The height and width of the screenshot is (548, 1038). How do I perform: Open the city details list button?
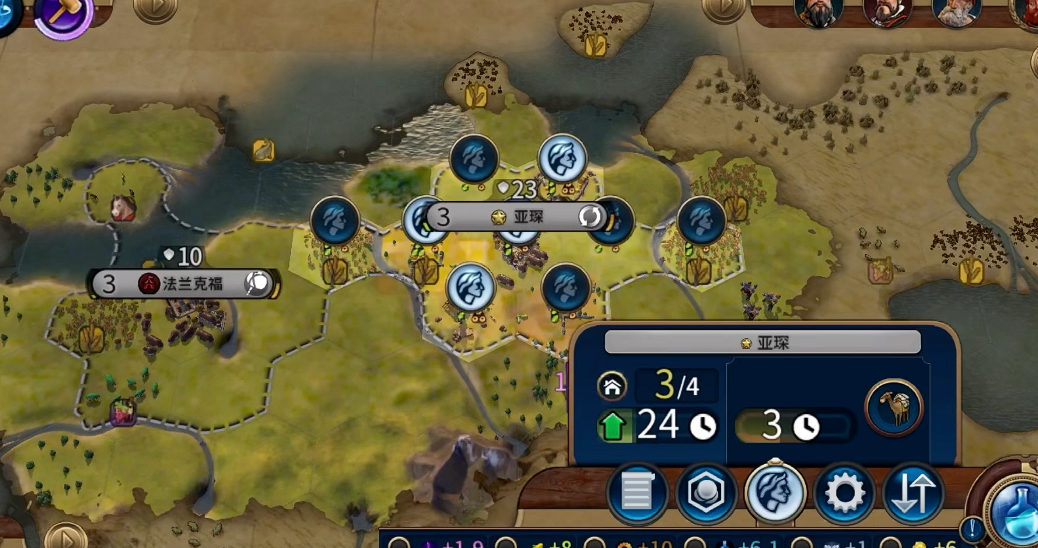point(637,494)
